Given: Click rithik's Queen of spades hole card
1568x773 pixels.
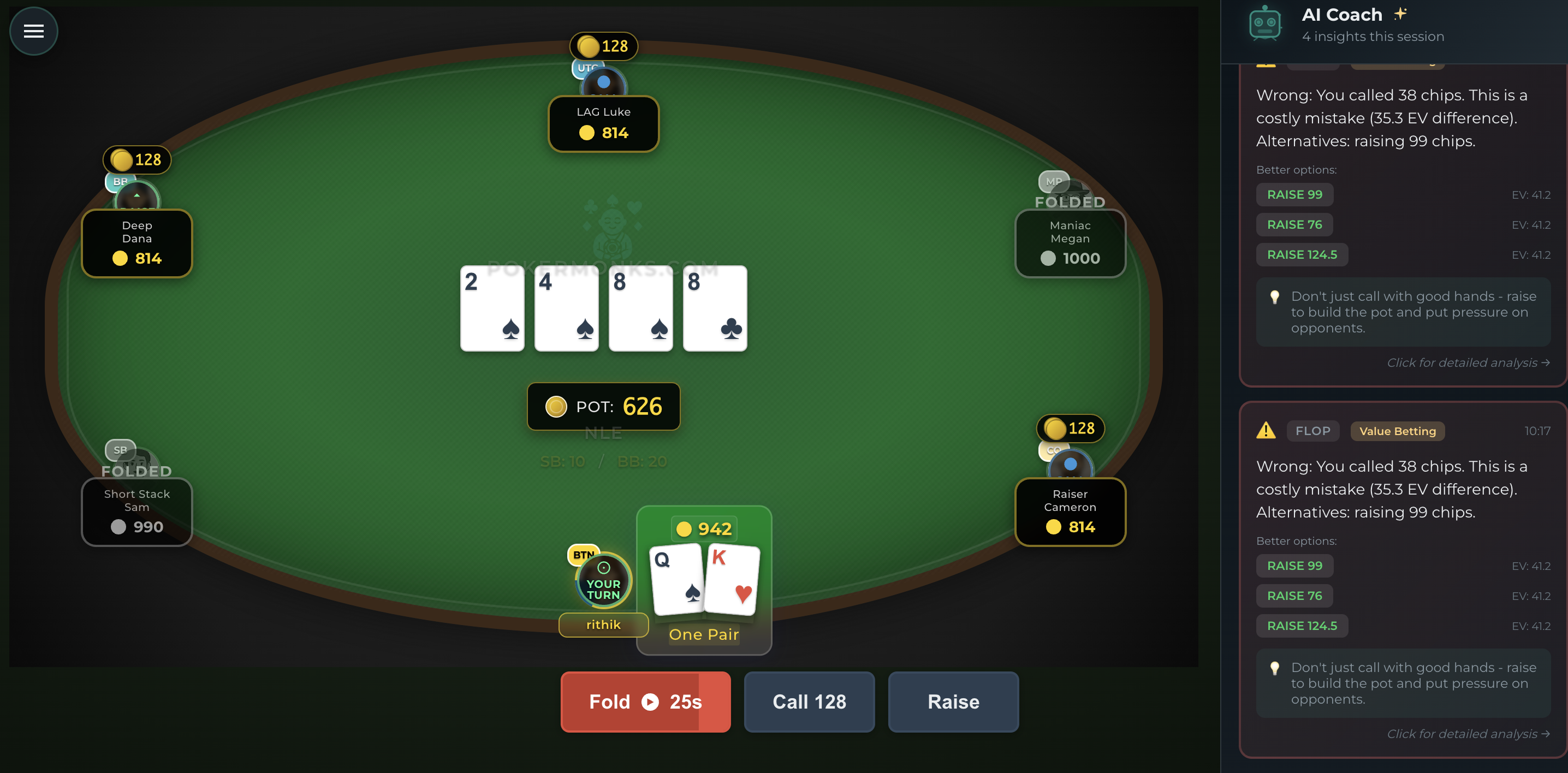Looking at the screenshot, I should click(676, 578).
